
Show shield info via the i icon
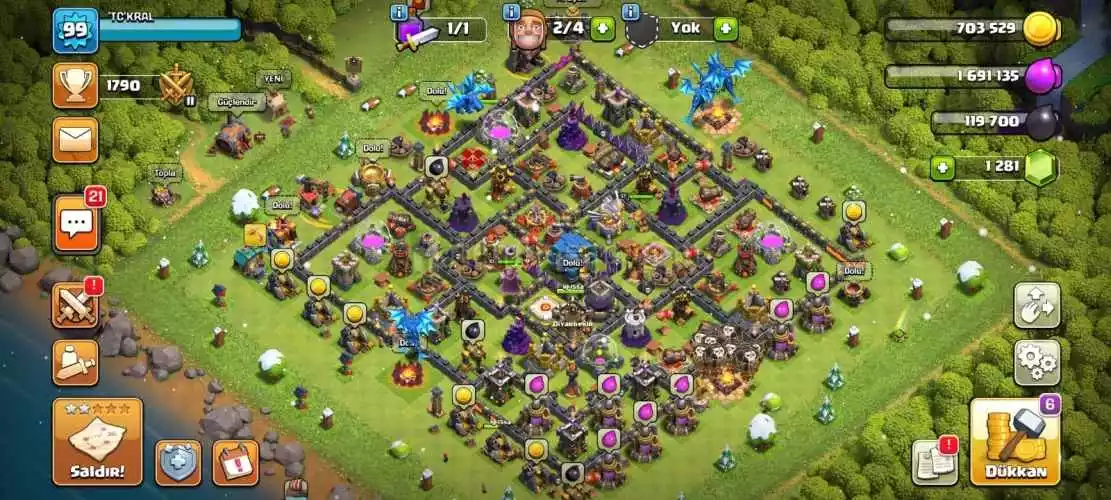click(632, 11)
